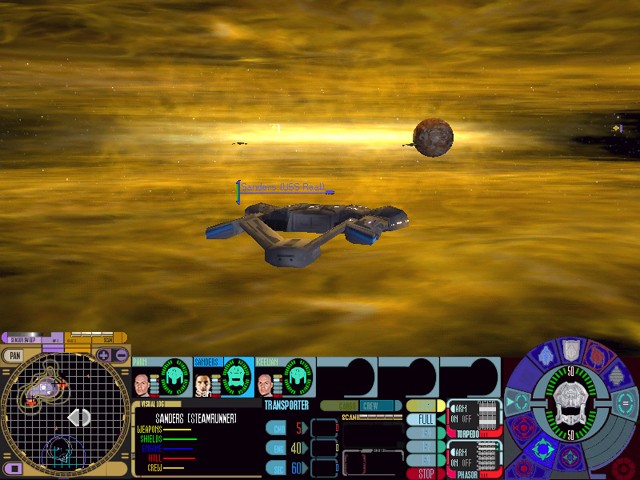Open the CREW tab in the panel

pyautogui.click(x=370, y=405)
